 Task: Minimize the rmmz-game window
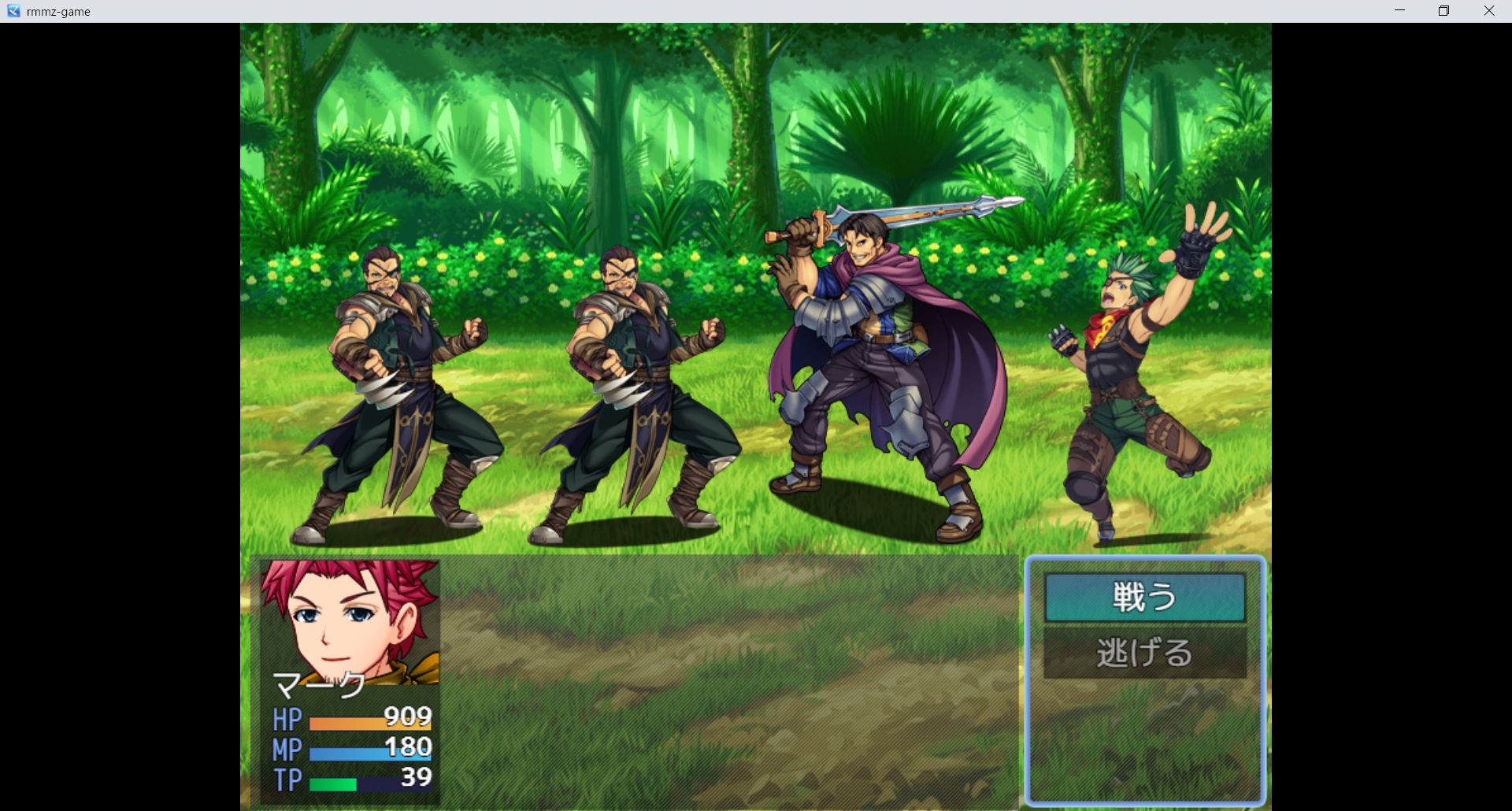click(1399, 11)
